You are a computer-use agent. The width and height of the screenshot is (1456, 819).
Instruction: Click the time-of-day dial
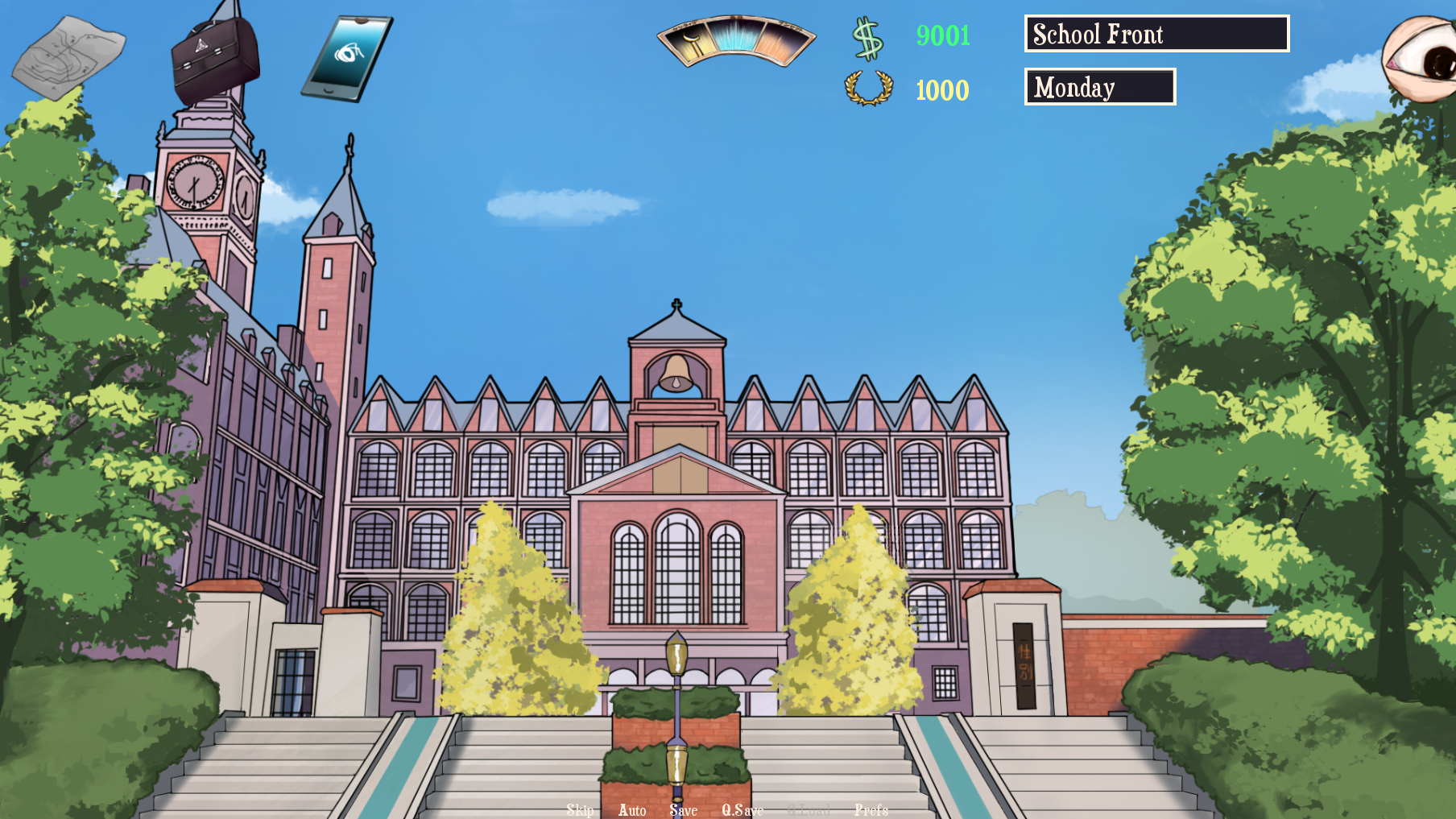[736, 40]
